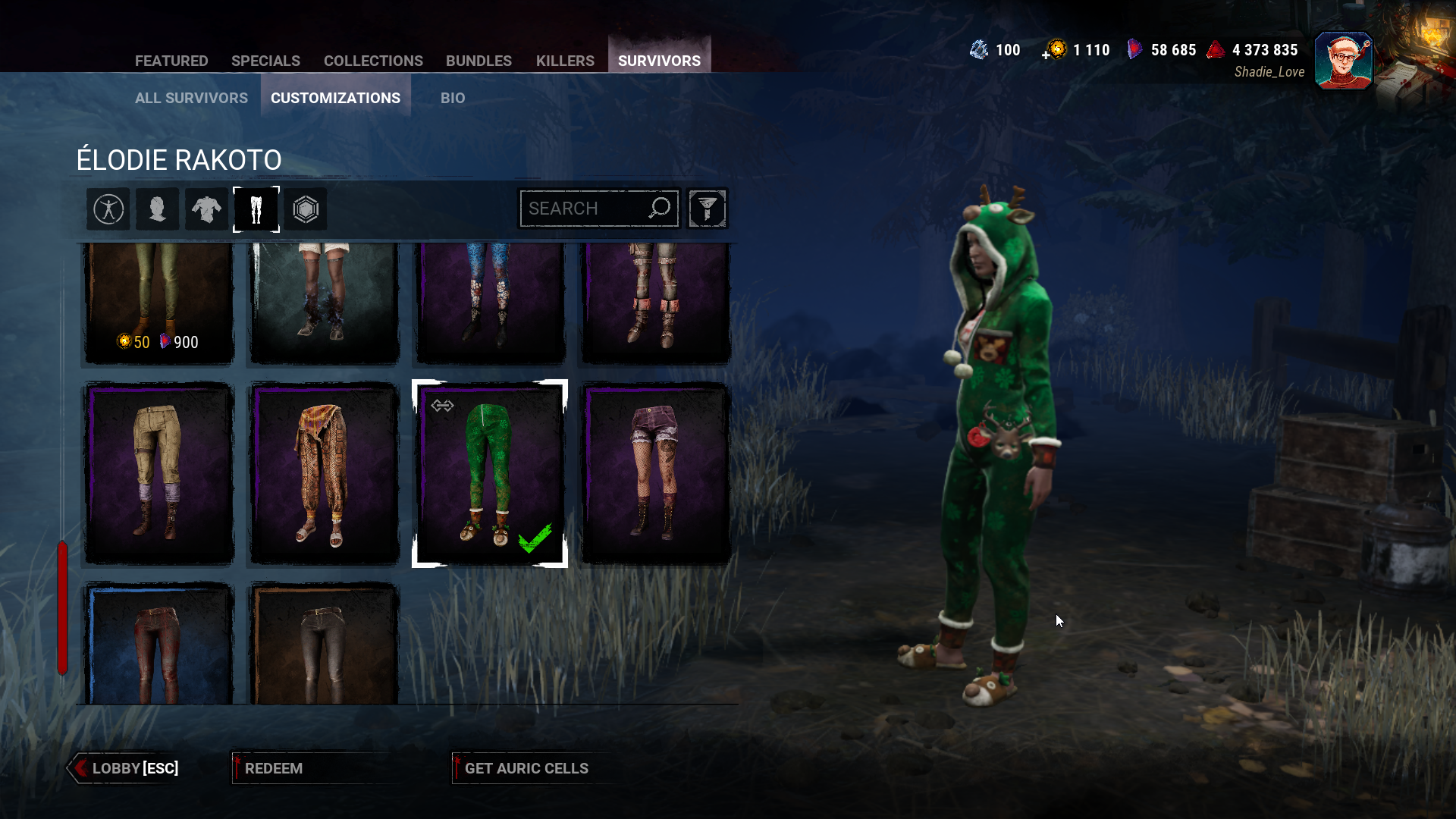This screenshot has height=819, width=1456.
Task: Select the charm category icon
Action: tap(306, 209)
